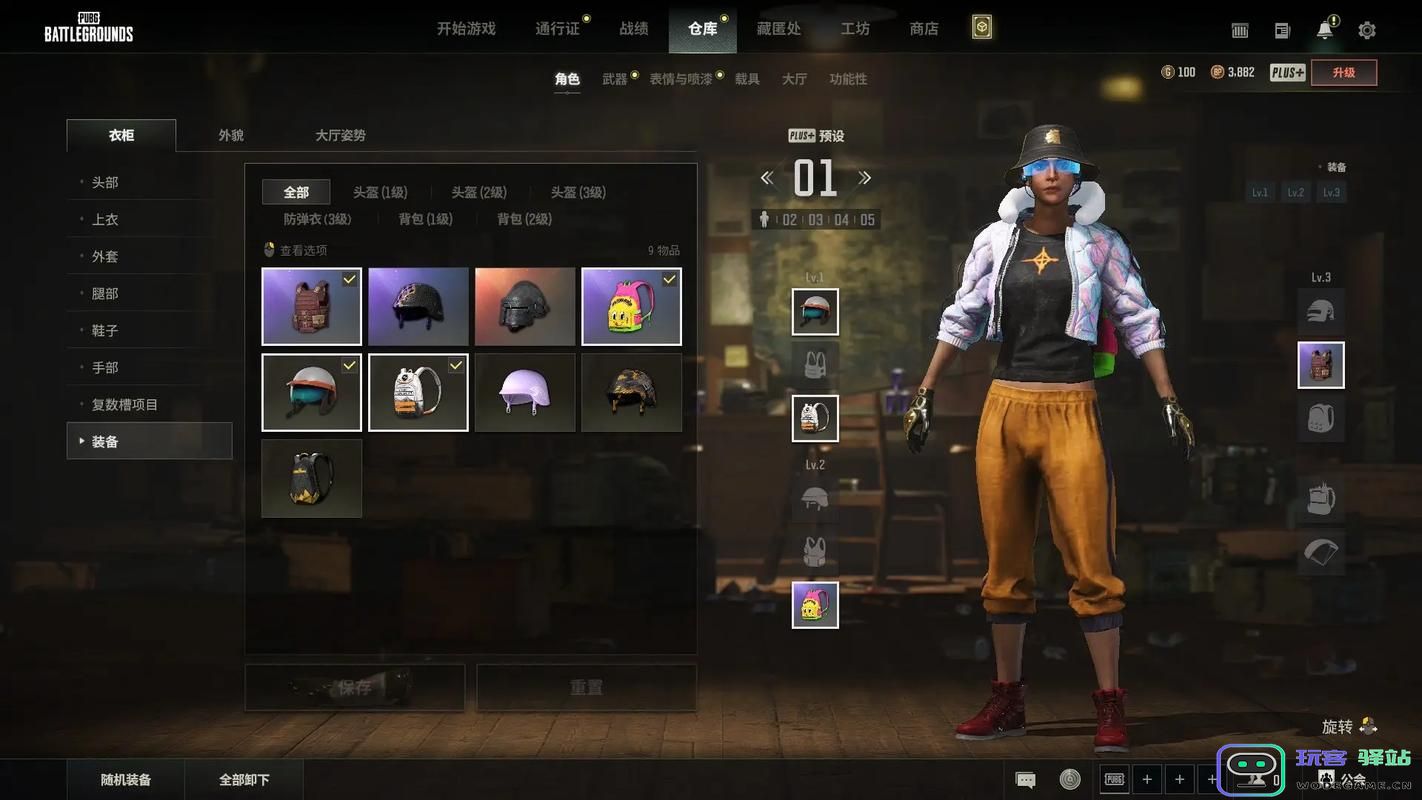
Task: Toggle selection of the white backpack
Action: click(418, 392)
